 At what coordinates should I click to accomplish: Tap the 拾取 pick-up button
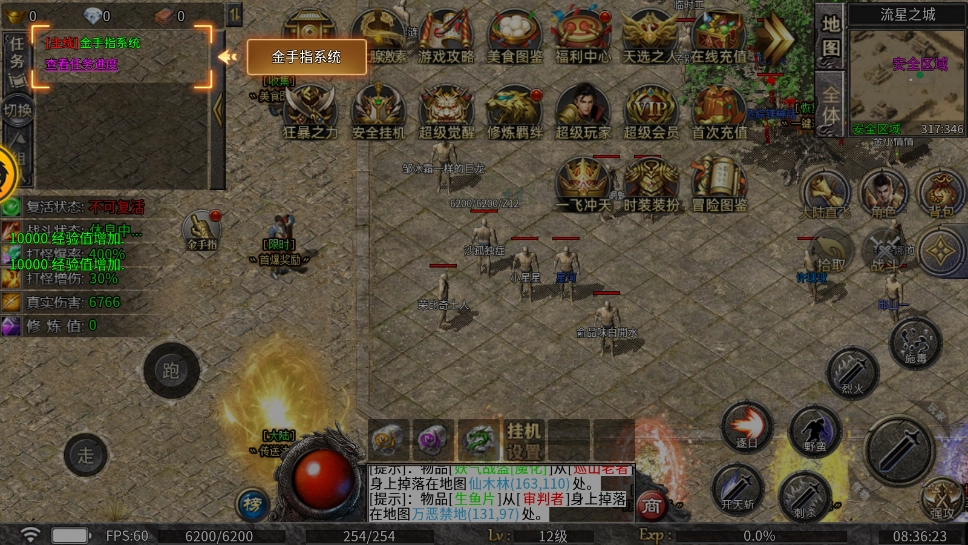tap(830, 251)
